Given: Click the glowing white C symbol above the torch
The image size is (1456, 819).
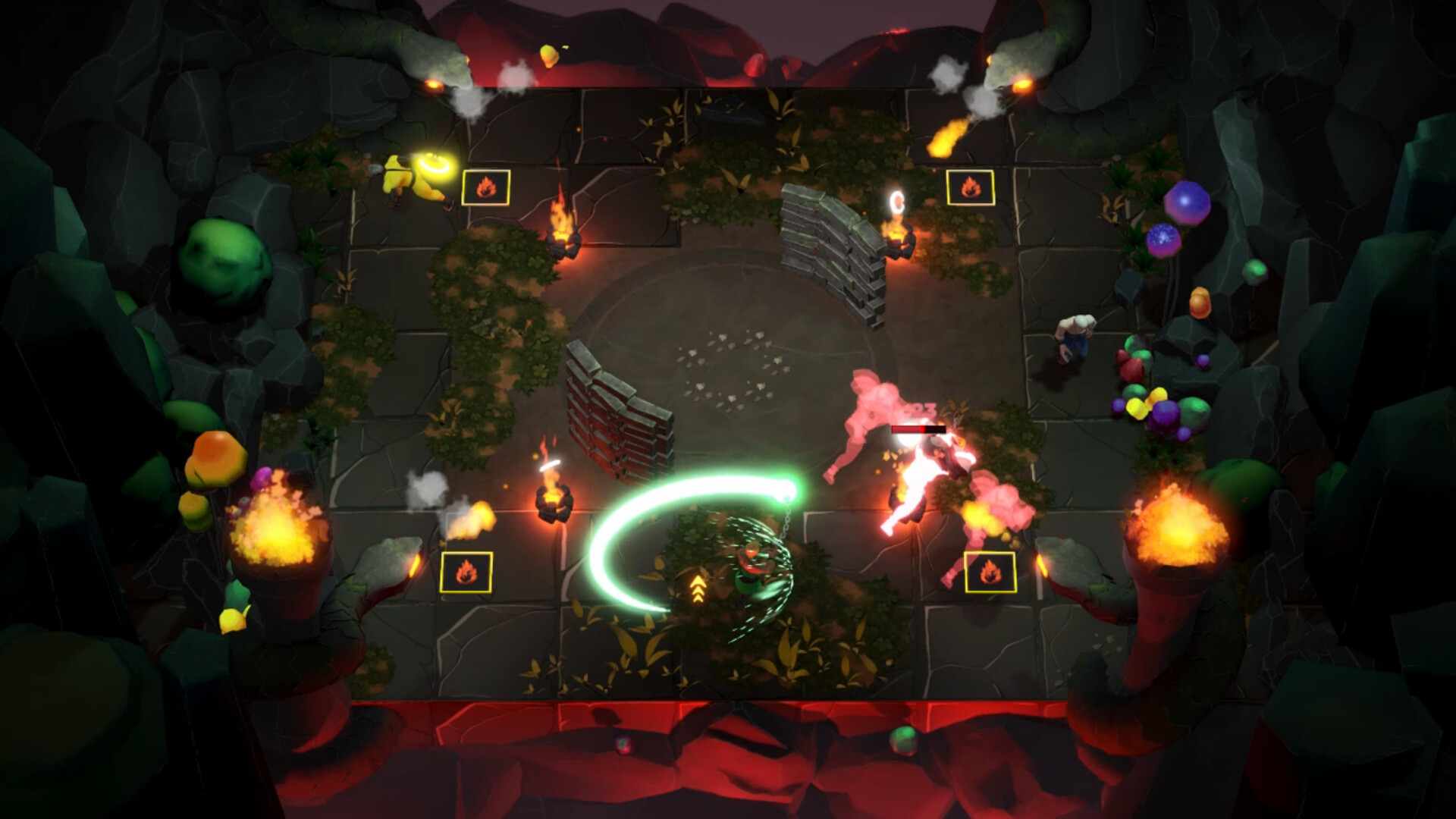Looking at the screenshot, I should pyautogui.click(x=897, y=202).
